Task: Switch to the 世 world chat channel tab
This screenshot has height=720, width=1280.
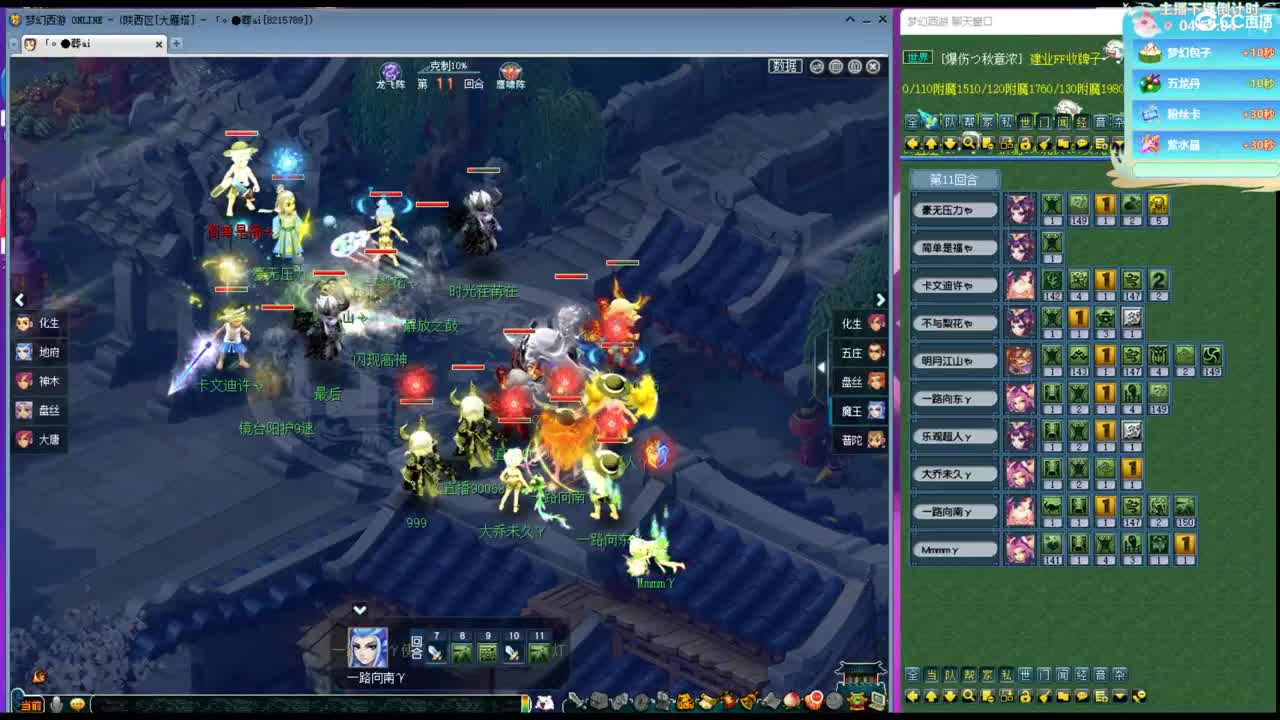Action: click(1025, 122)
